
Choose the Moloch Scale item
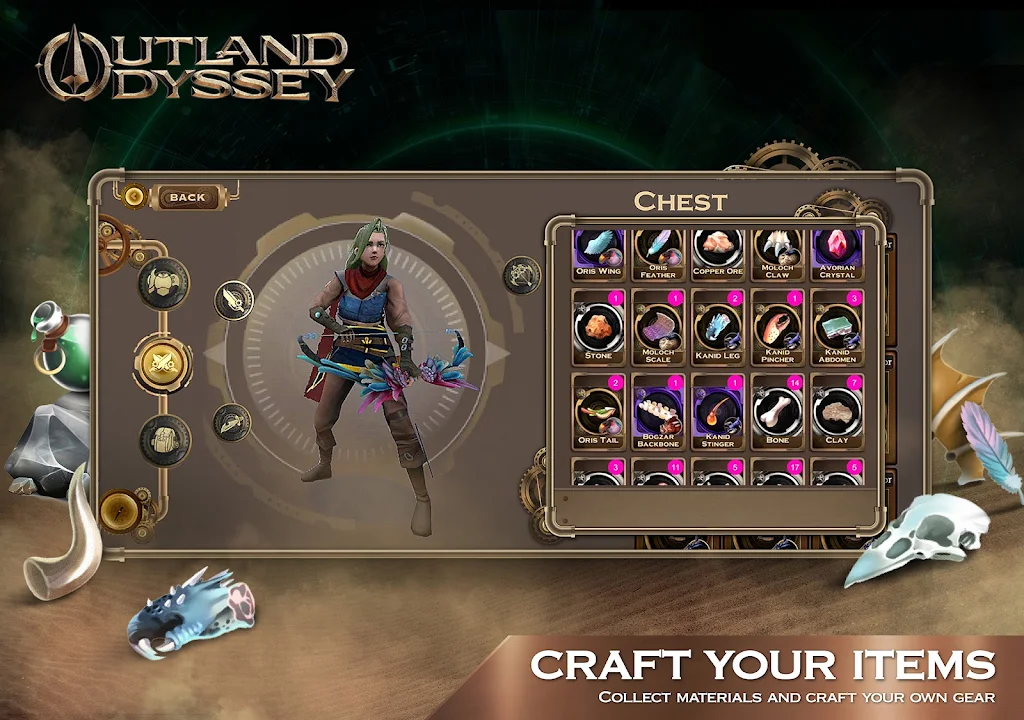pos(658,326)
